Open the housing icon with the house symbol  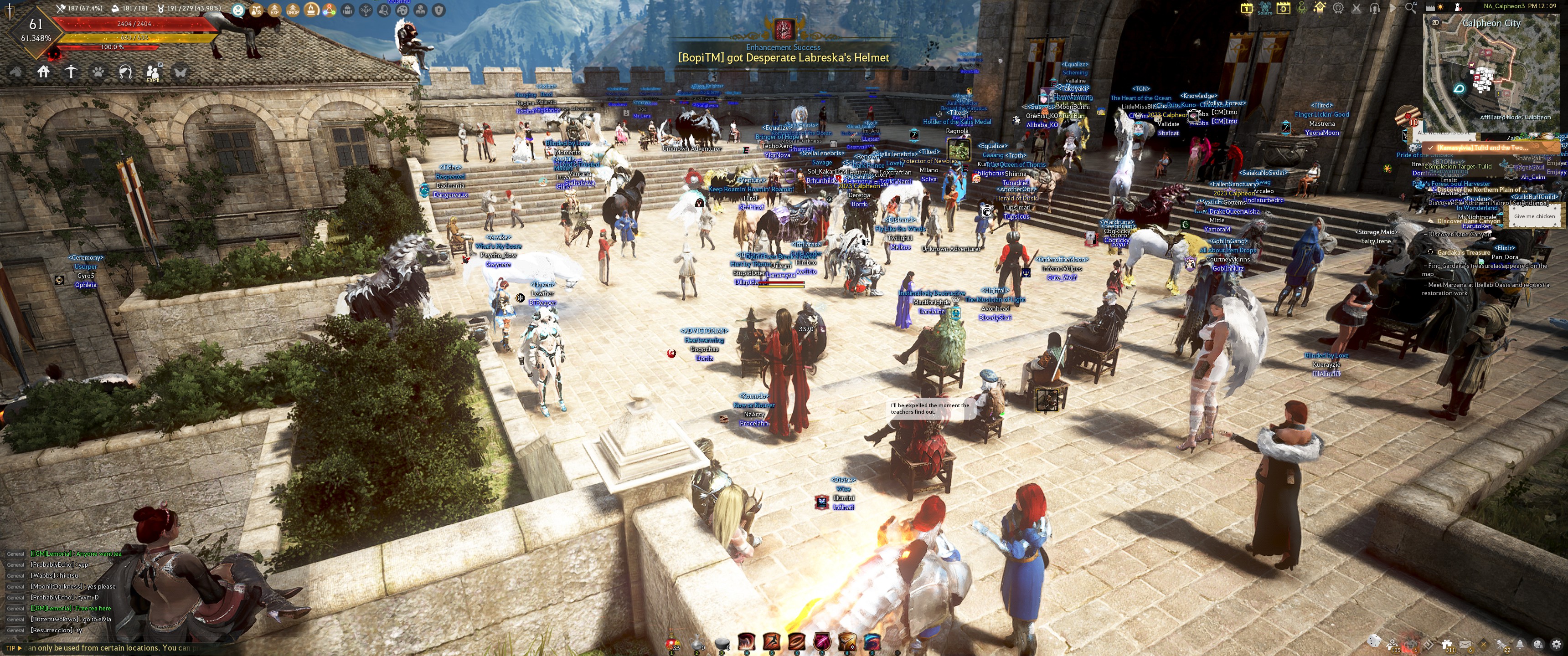(x=43, y=72)
